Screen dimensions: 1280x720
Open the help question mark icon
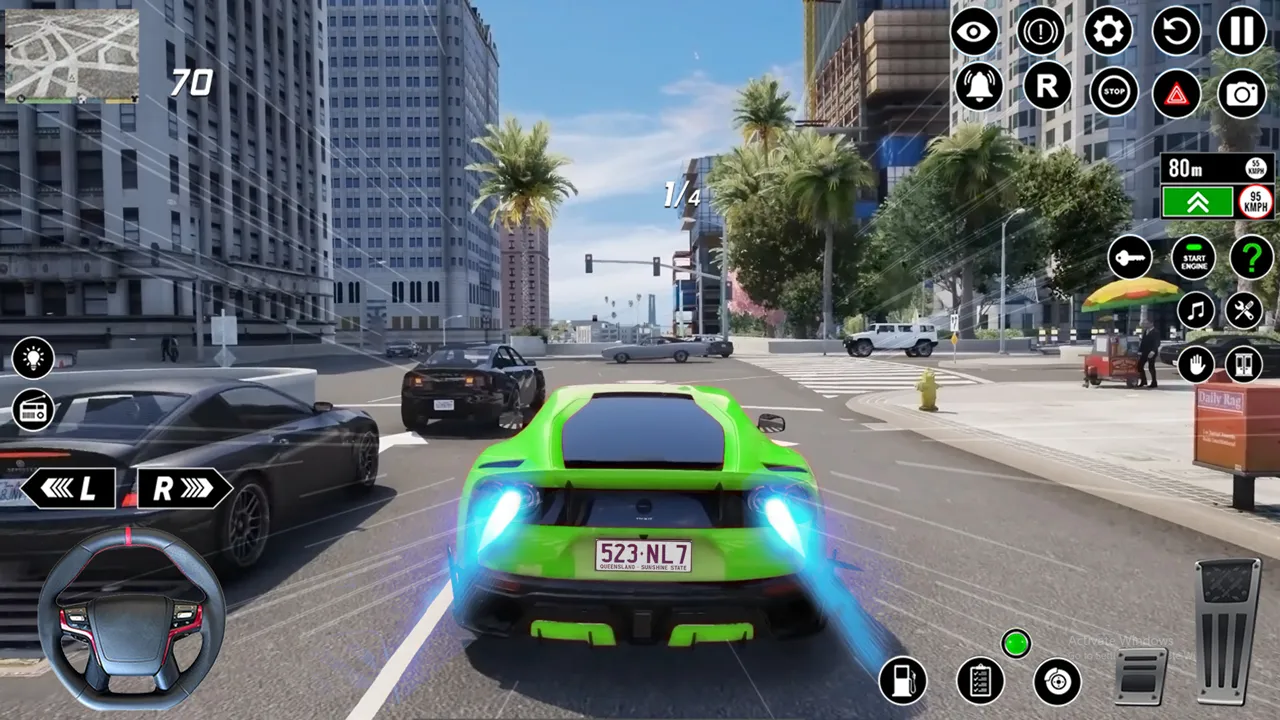click(x=1247, y=258)
